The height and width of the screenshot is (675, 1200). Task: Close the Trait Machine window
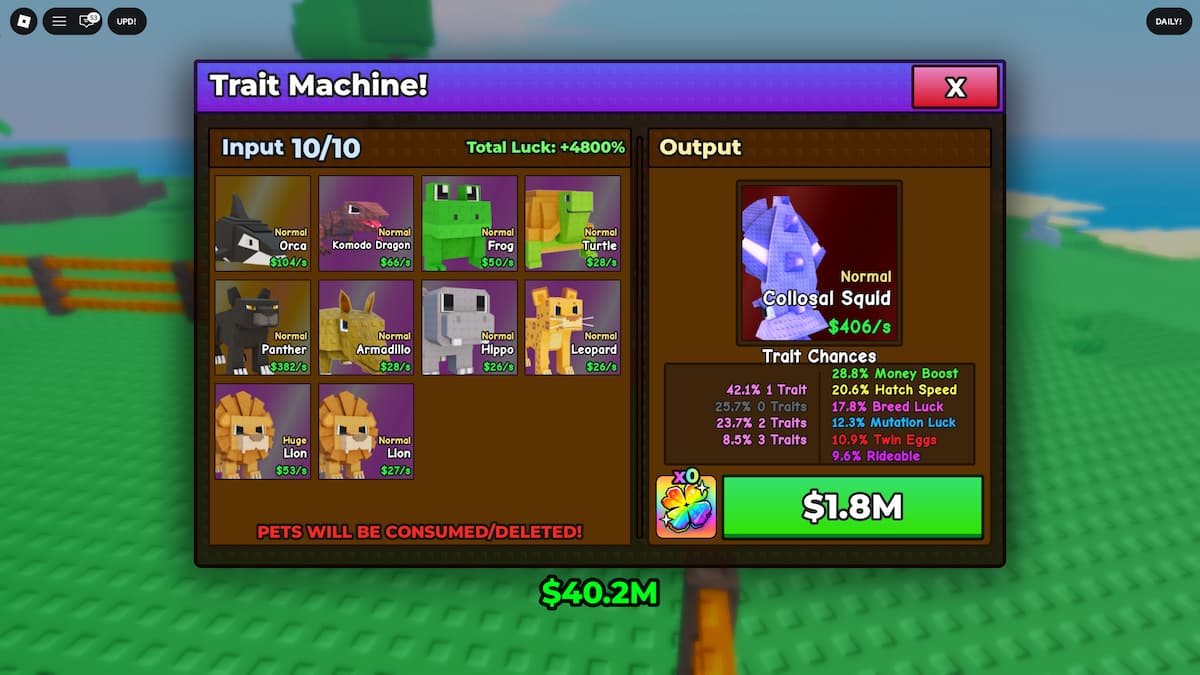coord(955,87)
